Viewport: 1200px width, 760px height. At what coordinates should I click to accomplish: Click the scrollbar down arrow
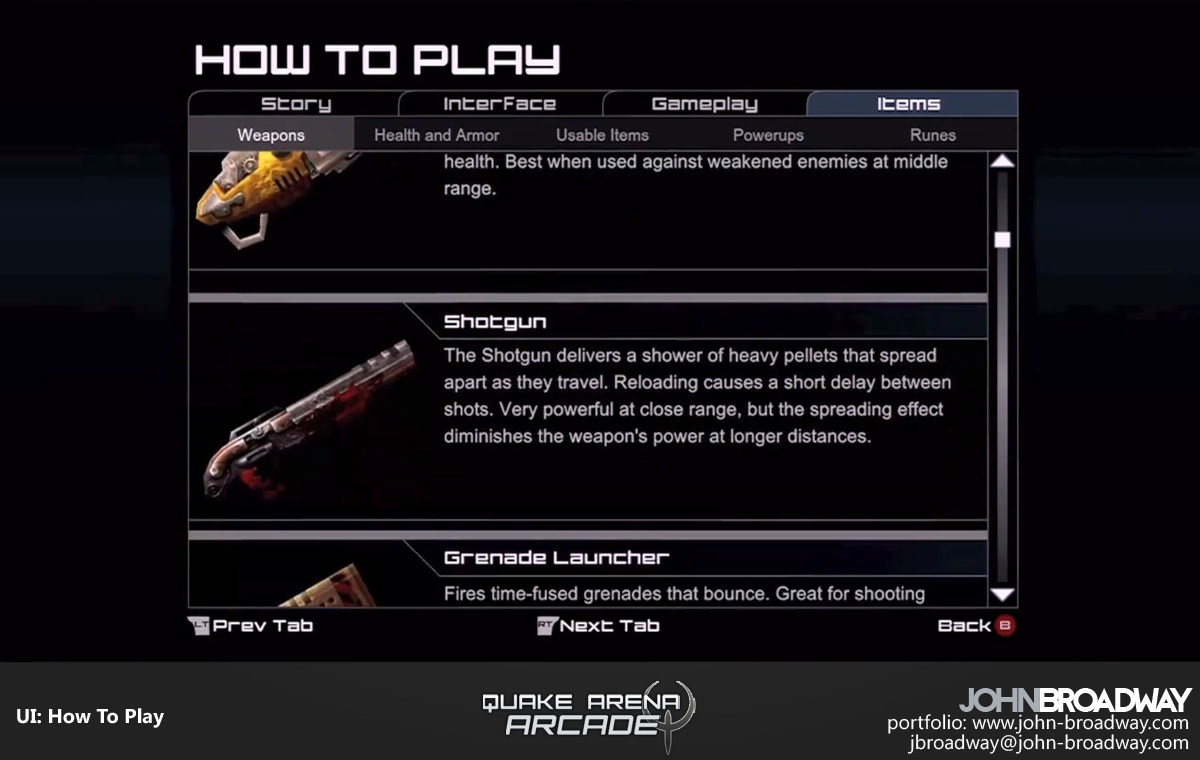pyautogui.click(x=1002, y=595)
